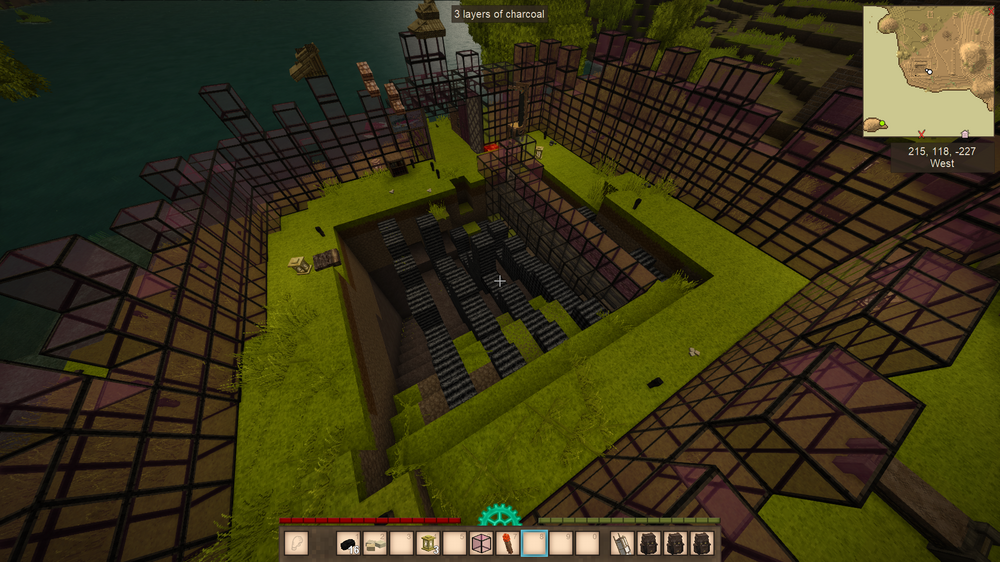Click the green waypoint marker on minimap
The height and width of the screenshot is (562, 1000).
(x=882, y=124)
